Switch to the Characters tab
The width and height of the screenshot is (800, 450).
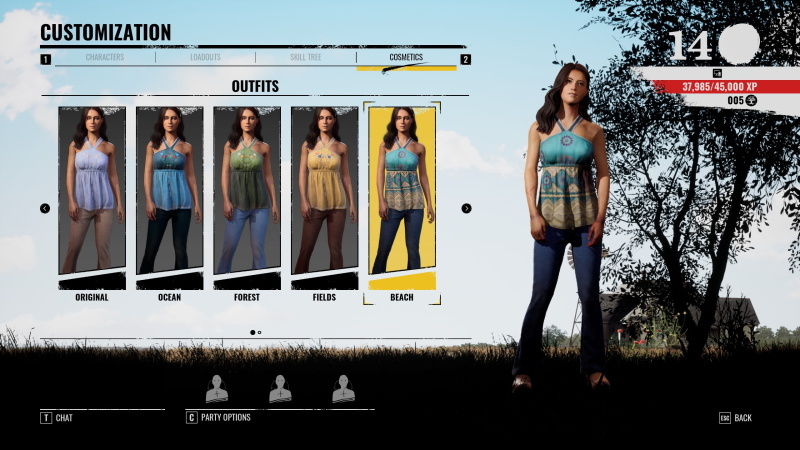pos(105,58)
